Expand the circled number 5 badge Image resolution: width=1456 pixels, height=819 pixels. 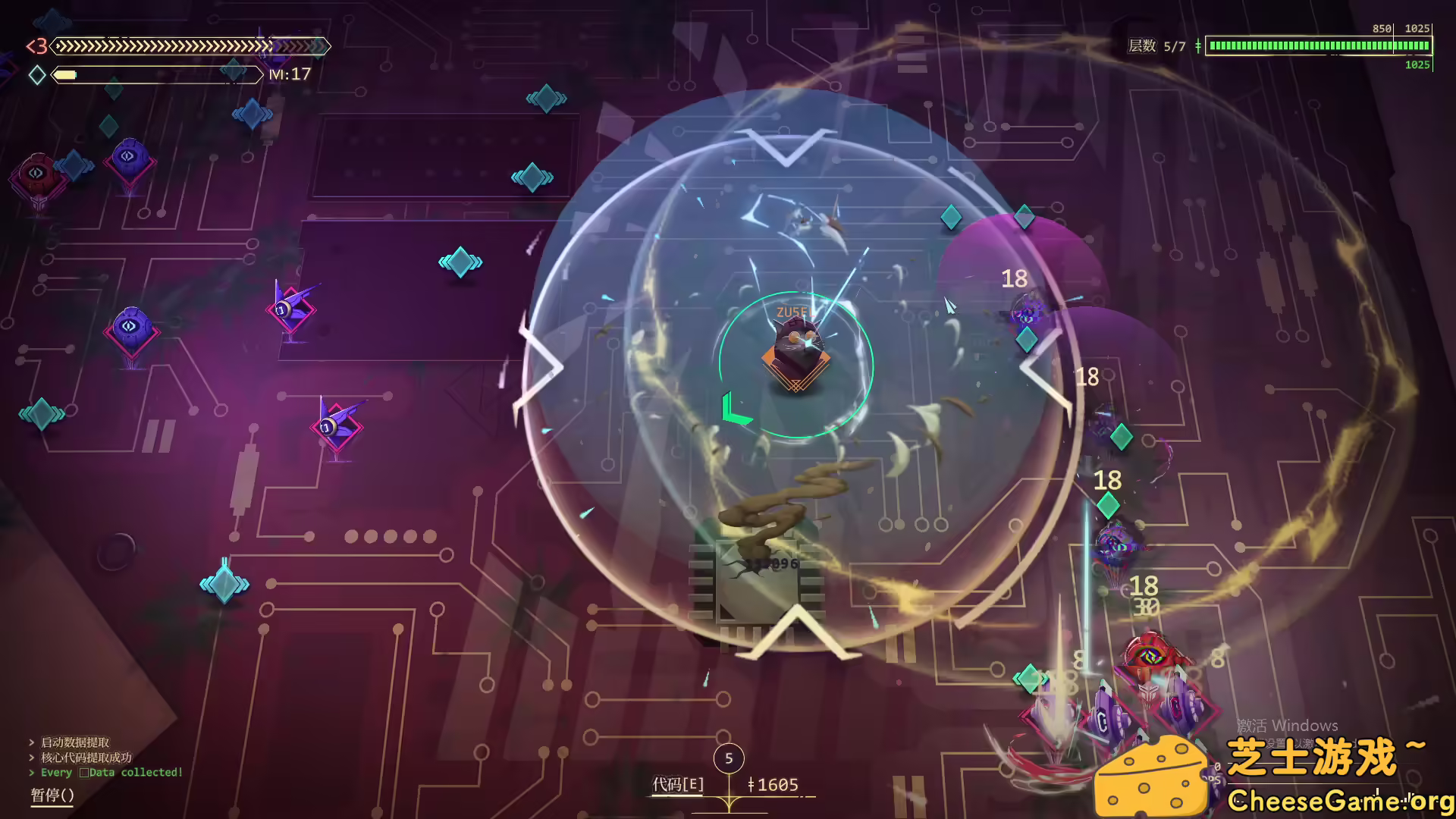pos(729,758)
